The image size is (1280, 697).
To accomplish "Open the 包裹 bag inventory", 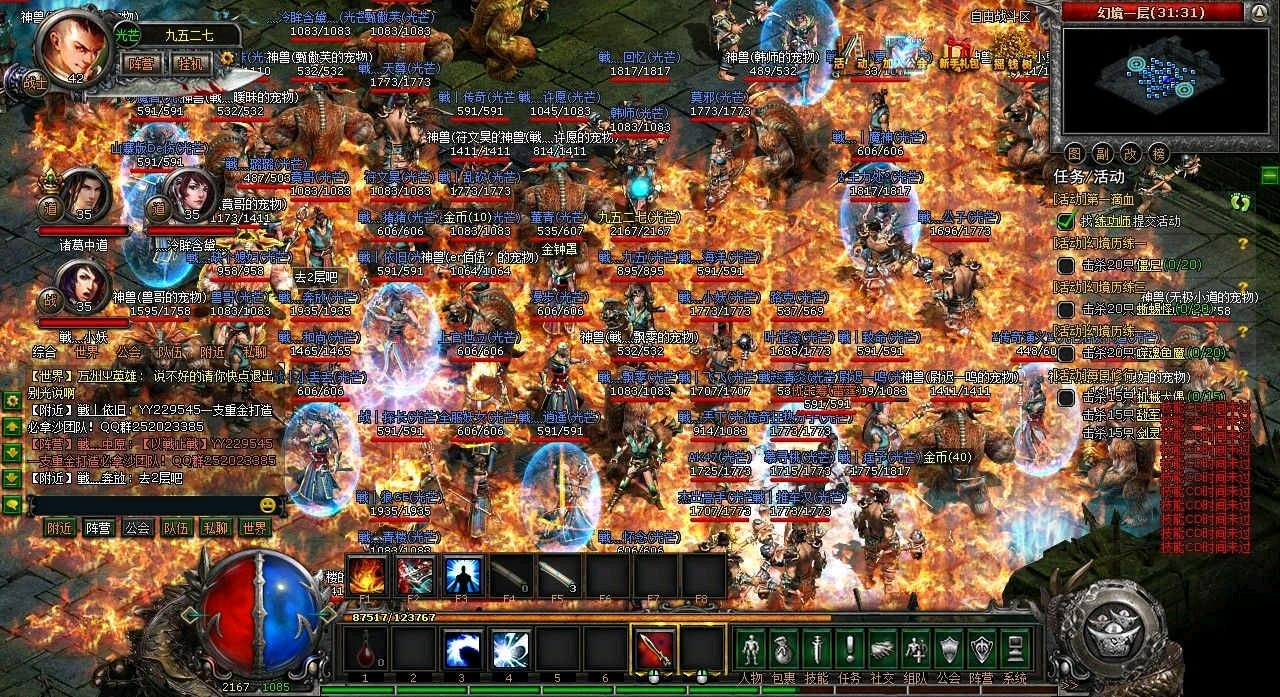I will tap(784, 649).
